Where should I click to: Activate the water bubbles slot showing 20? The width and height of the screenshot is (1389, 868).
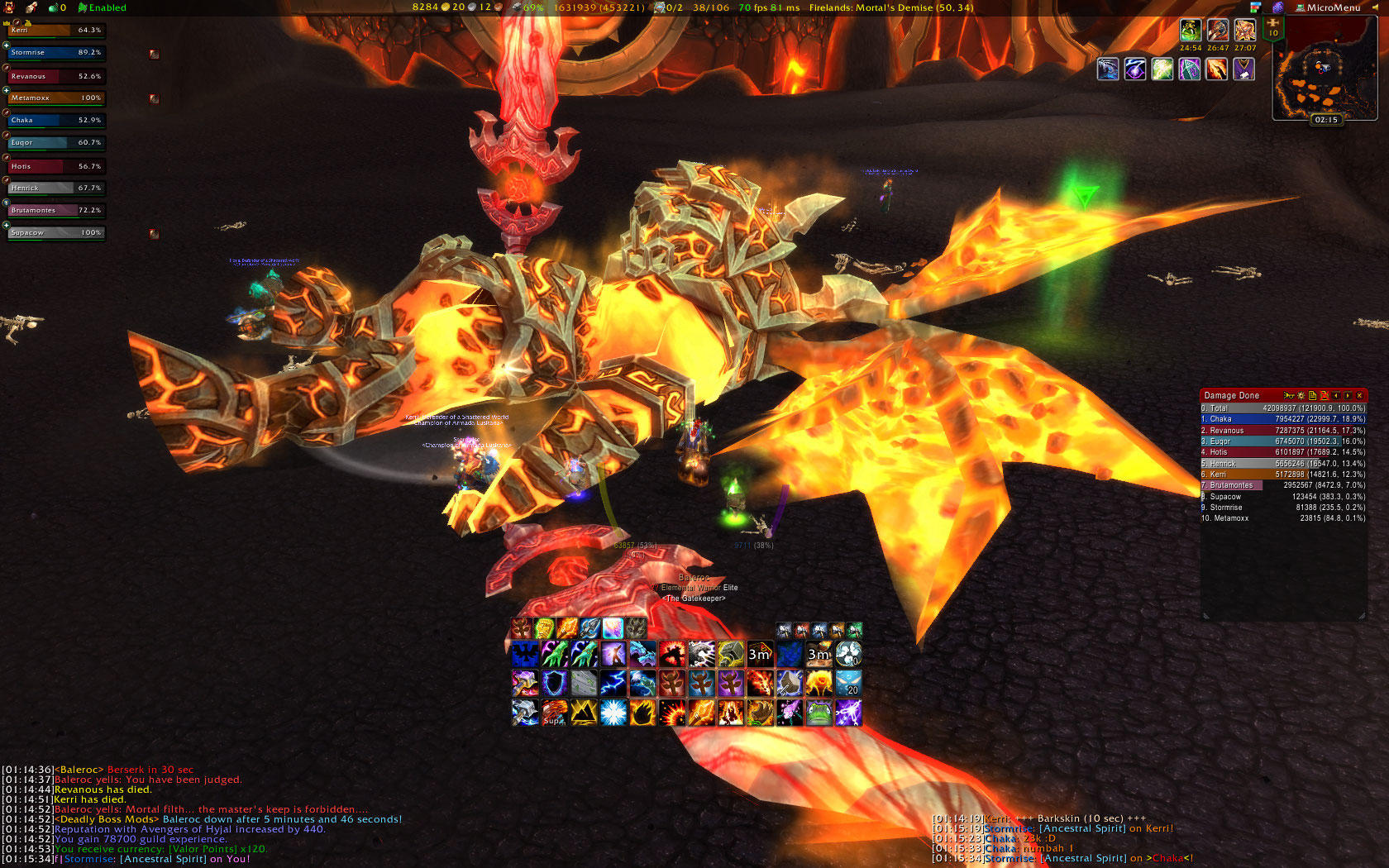[x=847, y=684]
